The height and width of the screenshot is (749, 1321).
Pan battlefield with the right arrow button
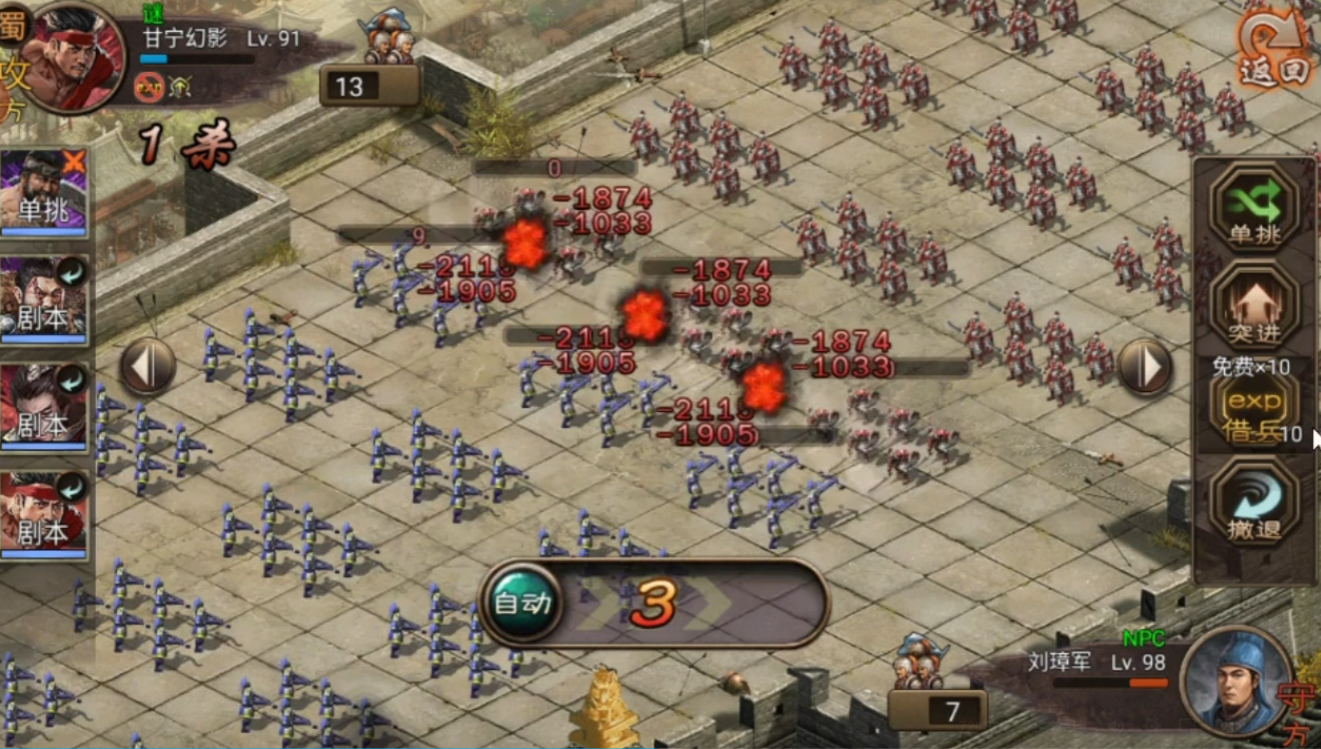point(1146,367)
